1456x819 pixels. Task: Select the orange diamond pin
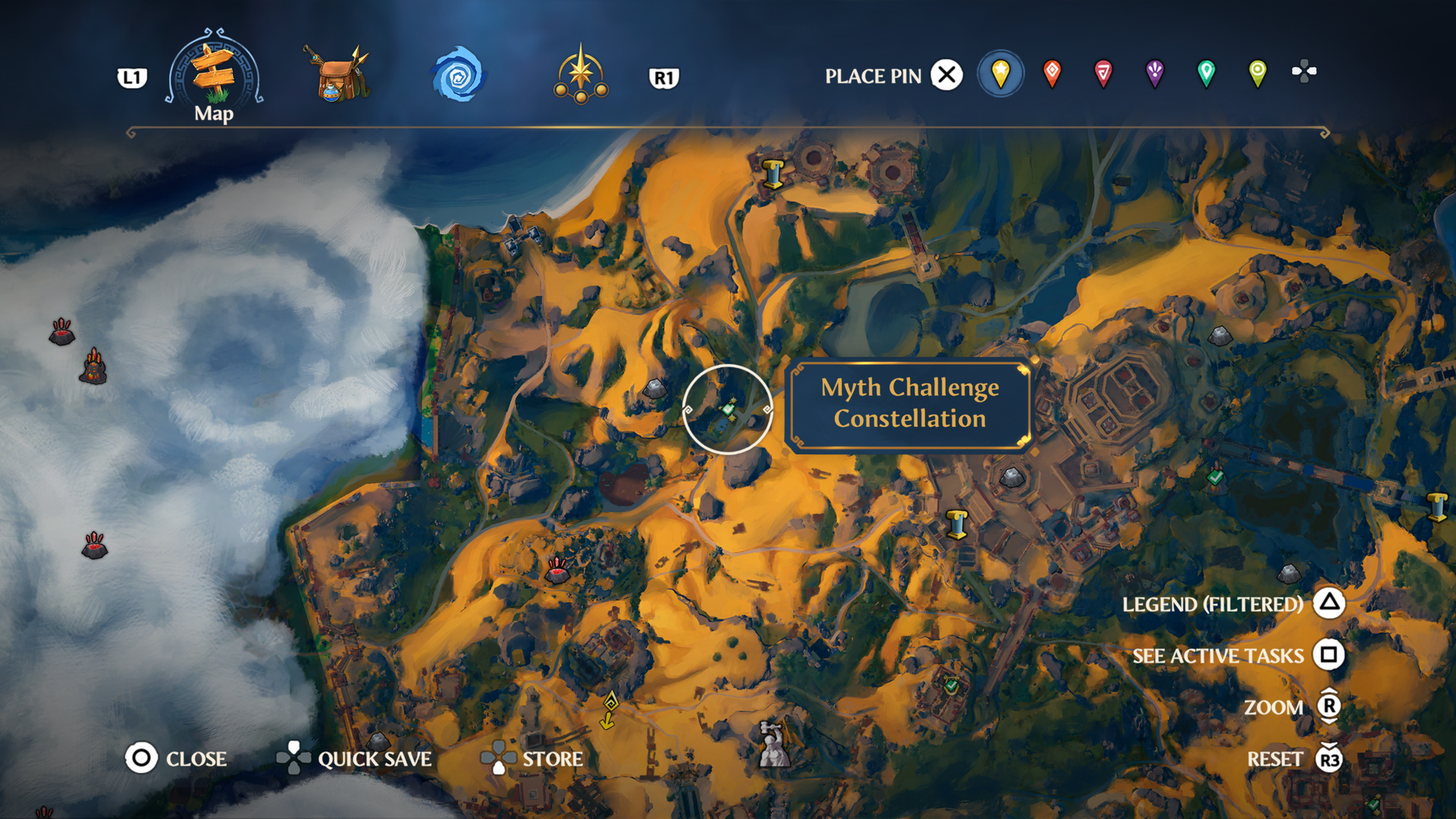click(x=1052, y=74)
